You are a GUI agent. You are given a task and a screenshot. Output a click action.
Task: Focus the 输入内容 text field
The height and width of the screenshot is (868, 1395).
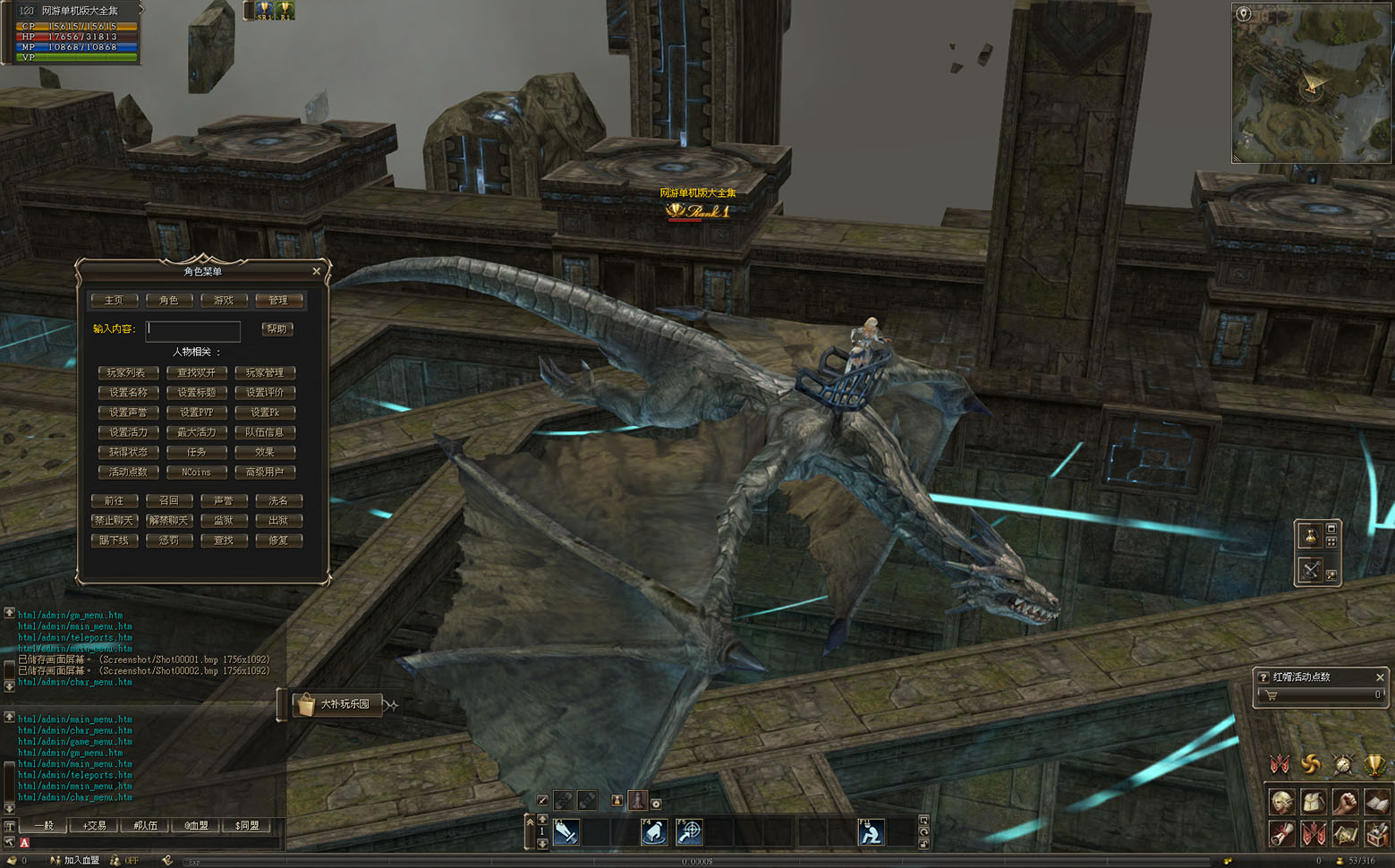193,329
